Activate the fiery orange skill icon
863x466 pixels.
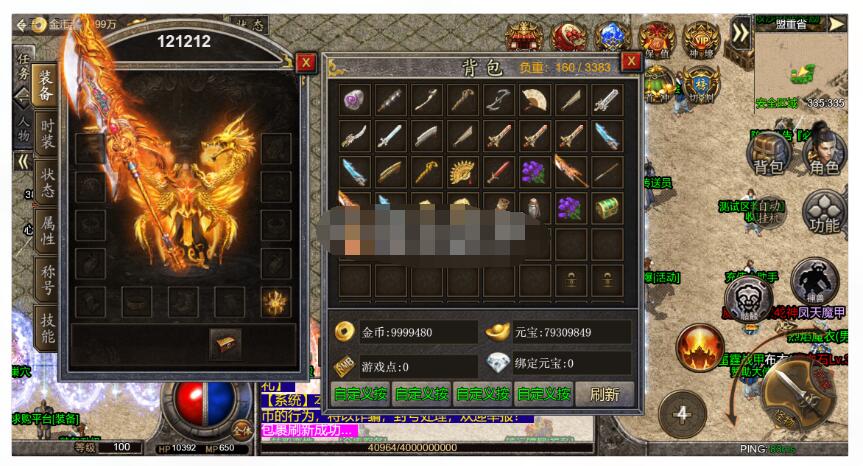[699, 348]
